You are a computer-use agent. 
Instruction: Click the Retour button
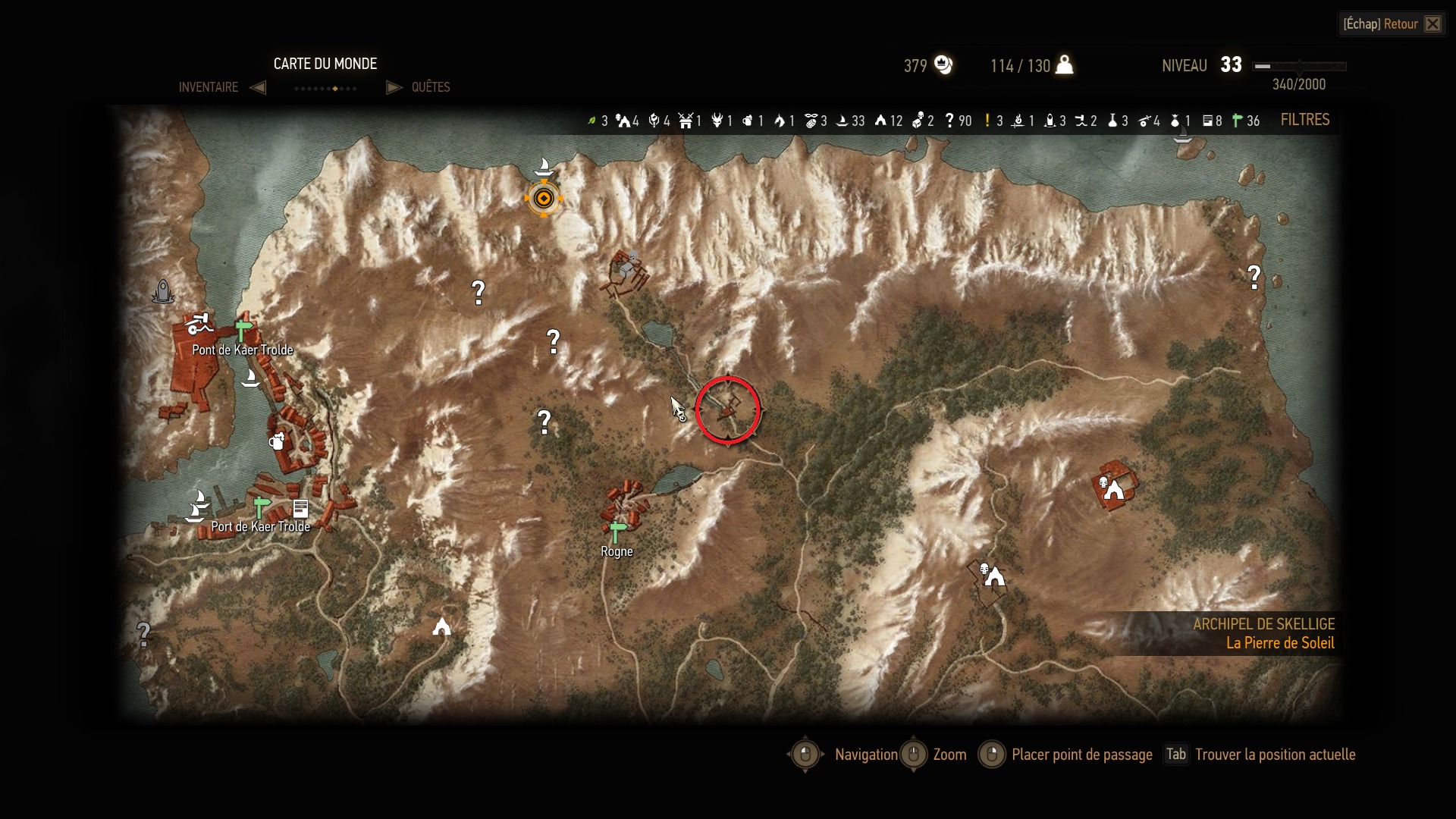pyautogui.click(x=1399, y=24)
